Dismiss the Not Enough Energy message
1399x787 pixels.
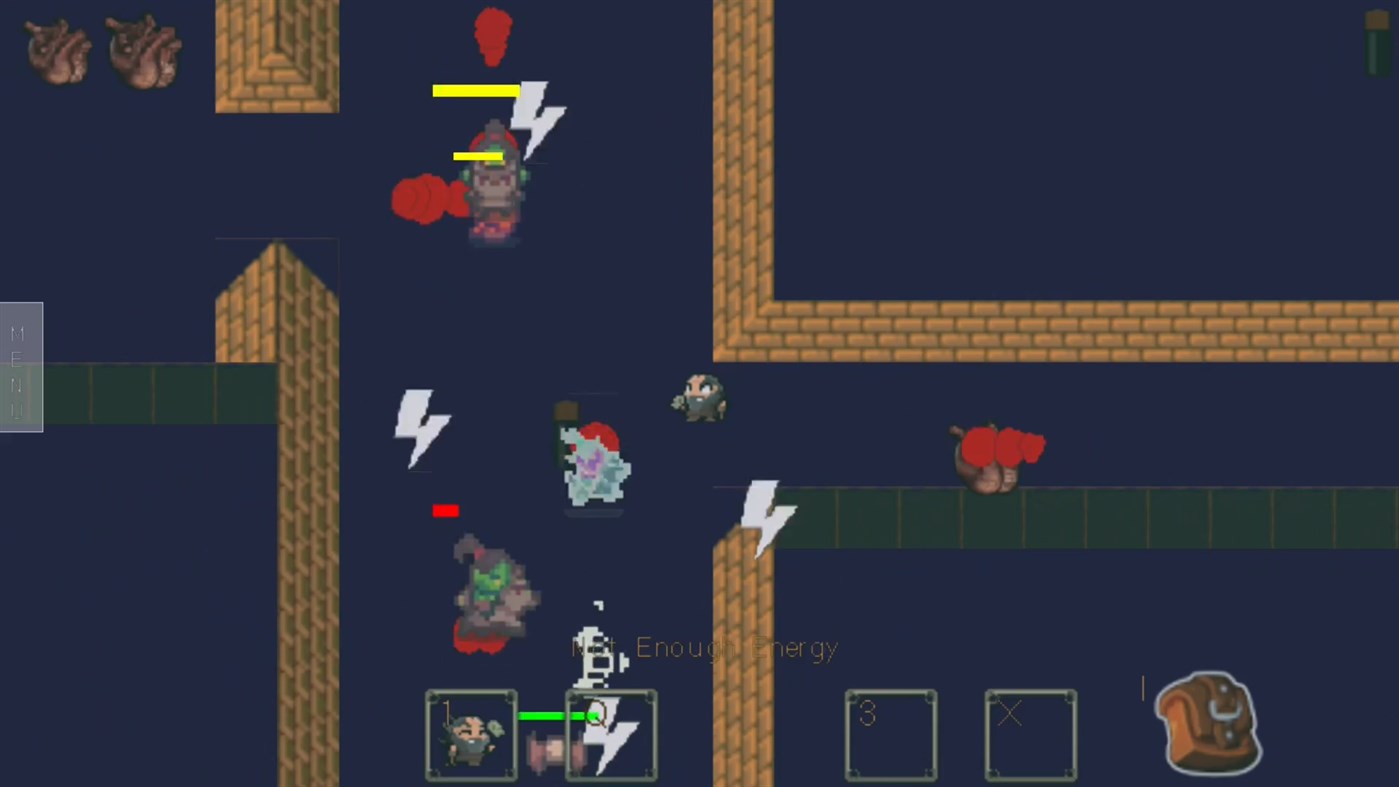(704, 647)
